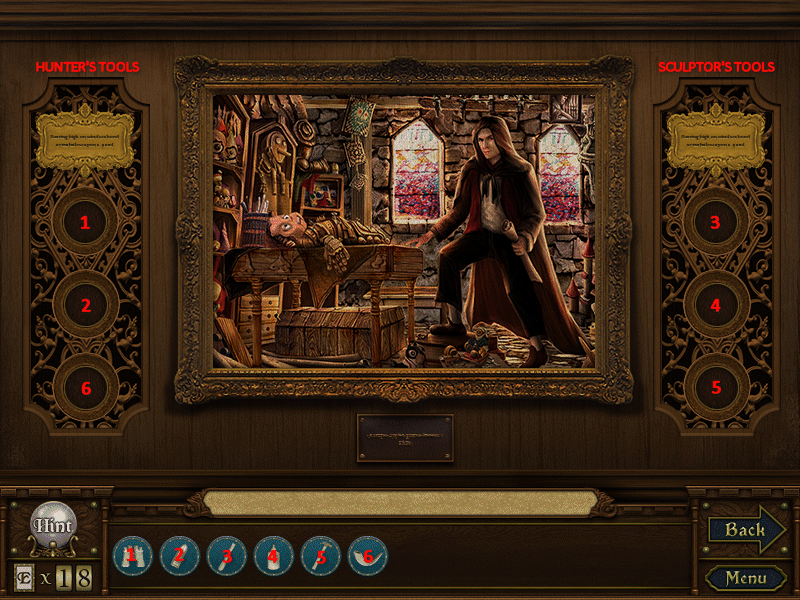Select Hunter's Tools slot number 2
This screenshot has height=600, width=800.
click(x=86, y=305)
